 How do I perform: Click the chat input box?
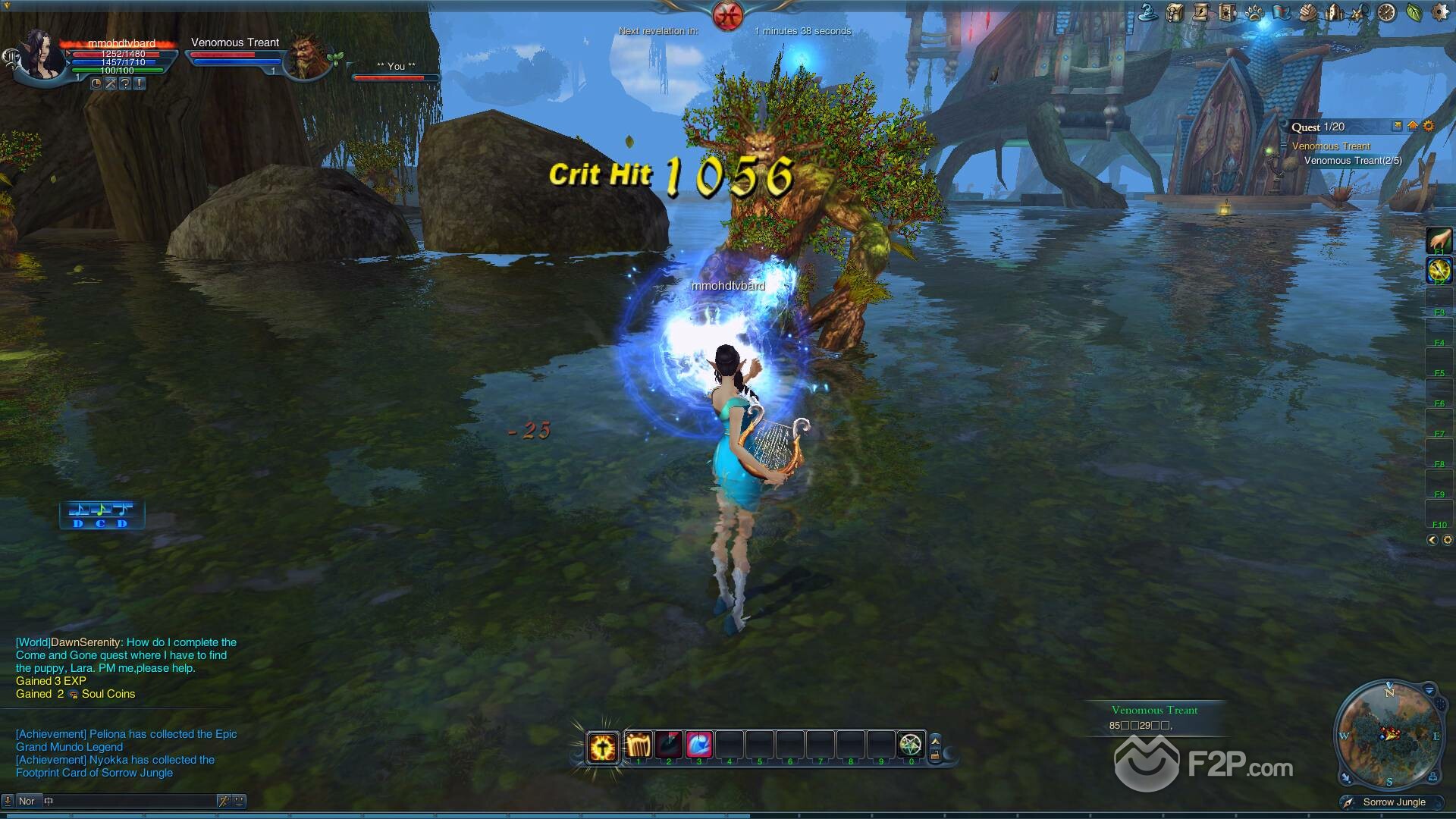[x=129, y=801]
